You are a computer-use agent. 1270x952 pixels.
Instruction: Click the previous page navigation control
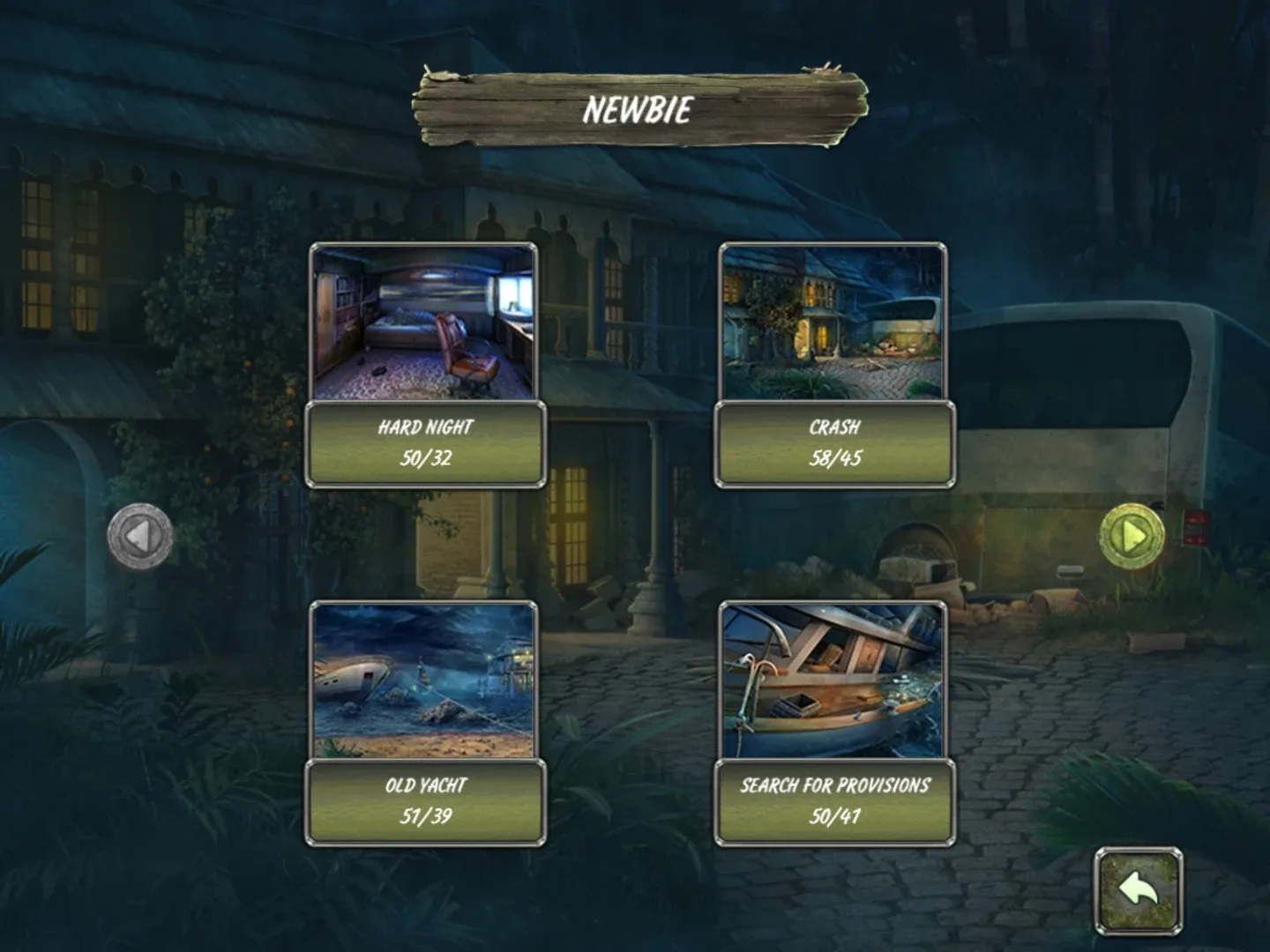(x=141, y=533)
